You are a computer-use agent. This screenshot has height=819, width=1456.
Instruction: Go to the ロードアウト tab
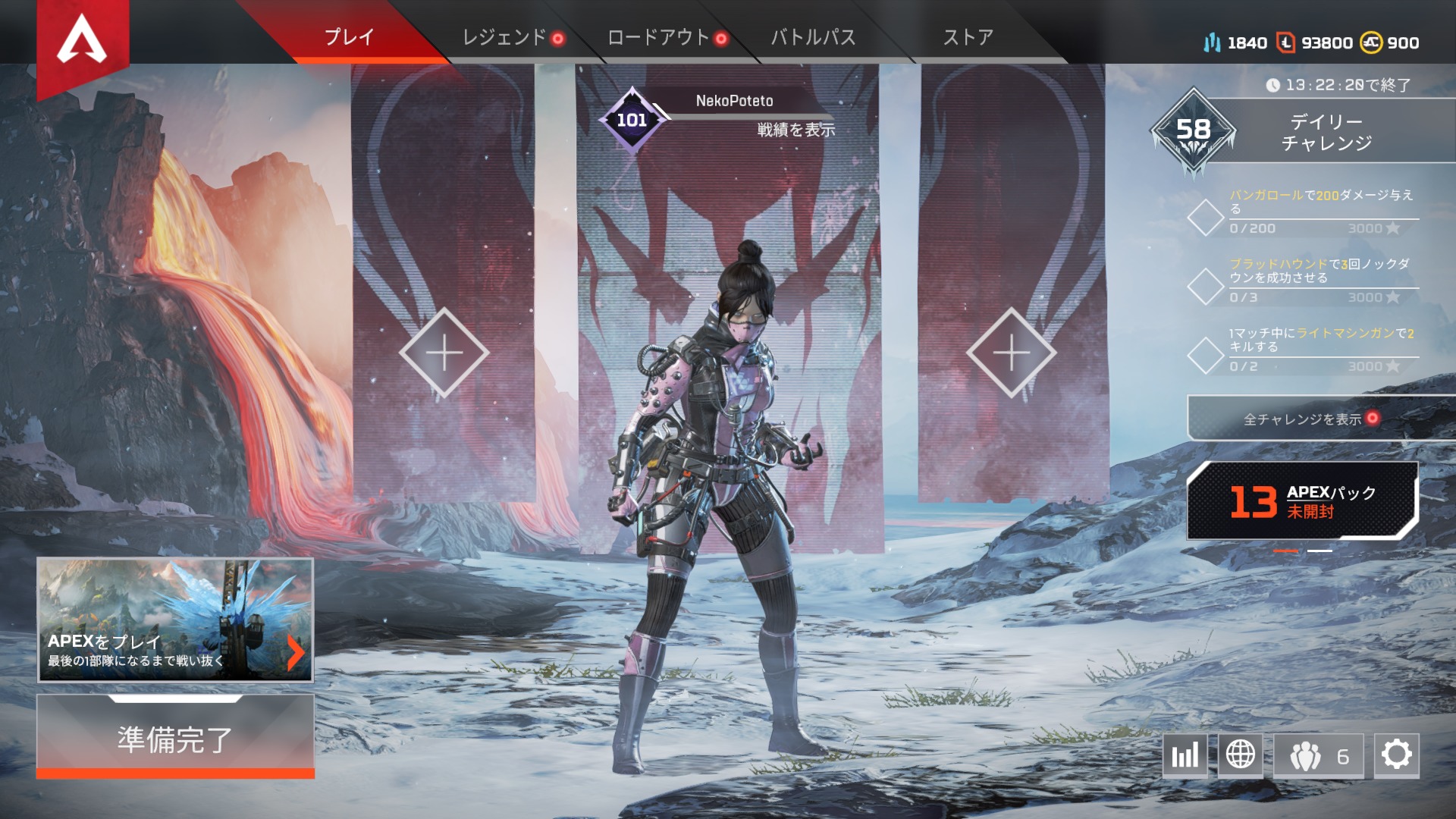(658, 37)
